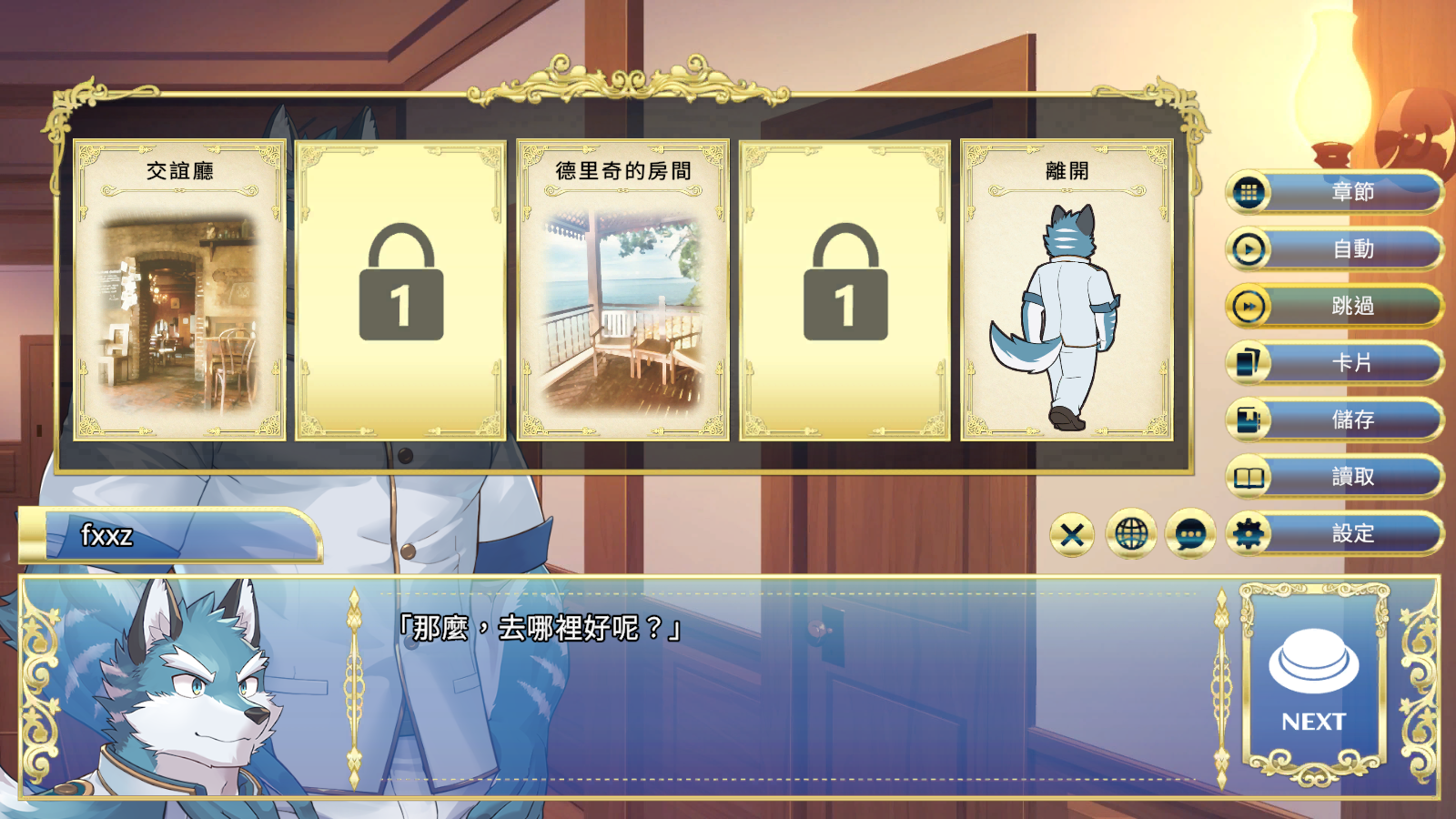This screenshot has width=1456, height=819.
Task: Click the globe language icon
Action: [x=1131, y=535]
